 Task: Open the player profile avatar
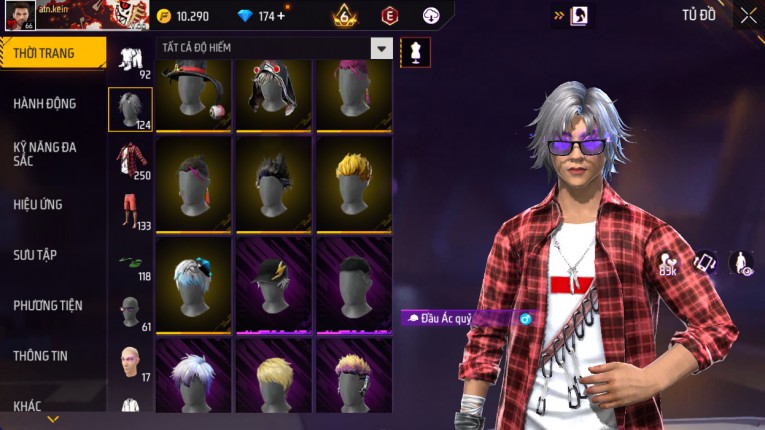tap(20, 15)
